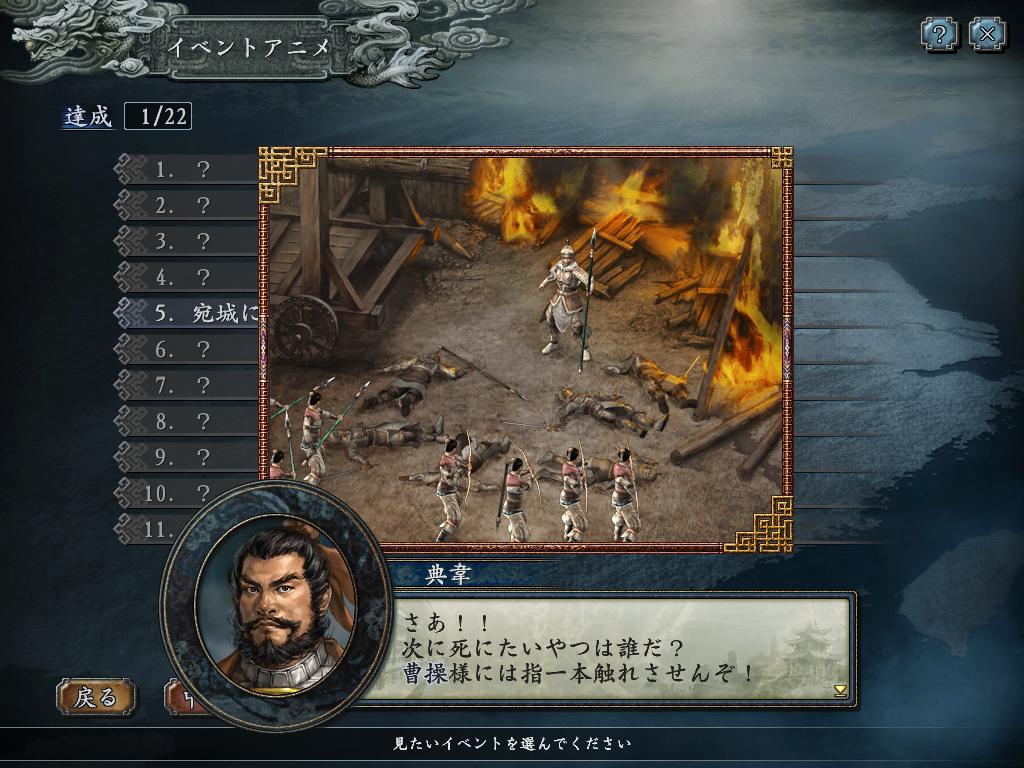The height and width of the screenshot is (768, 1024).
Task: Pick locked event entry number 7
Action: [185, 385]
